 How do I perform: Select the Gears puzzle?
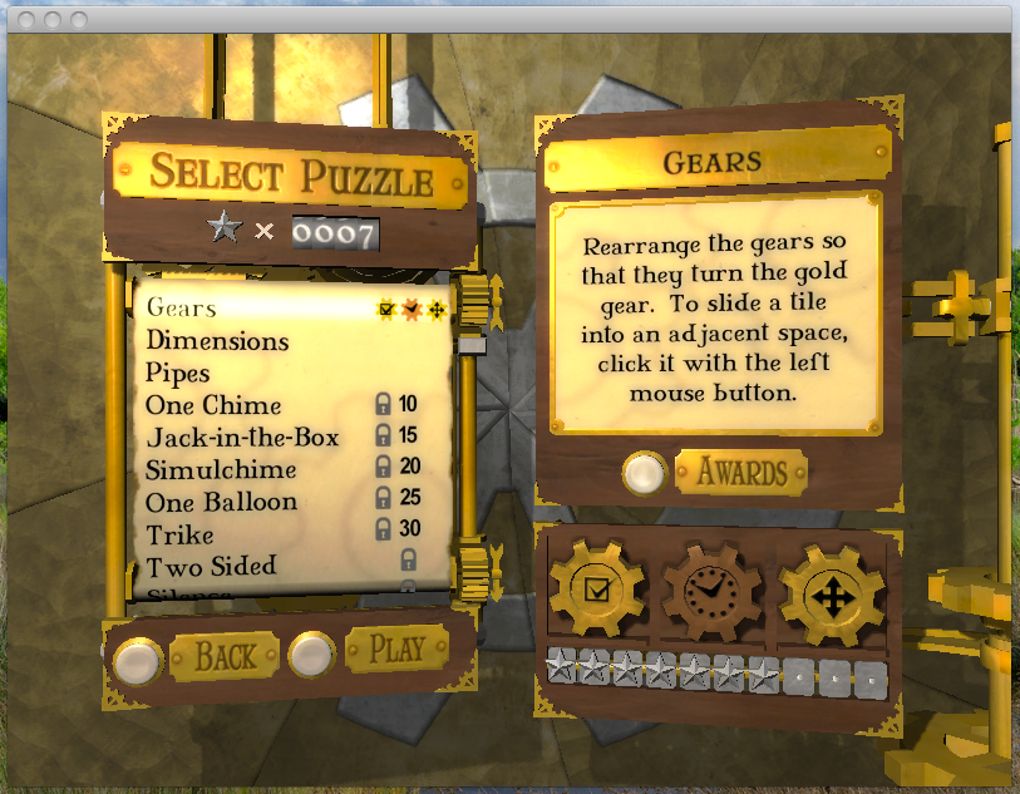[182, 308]
